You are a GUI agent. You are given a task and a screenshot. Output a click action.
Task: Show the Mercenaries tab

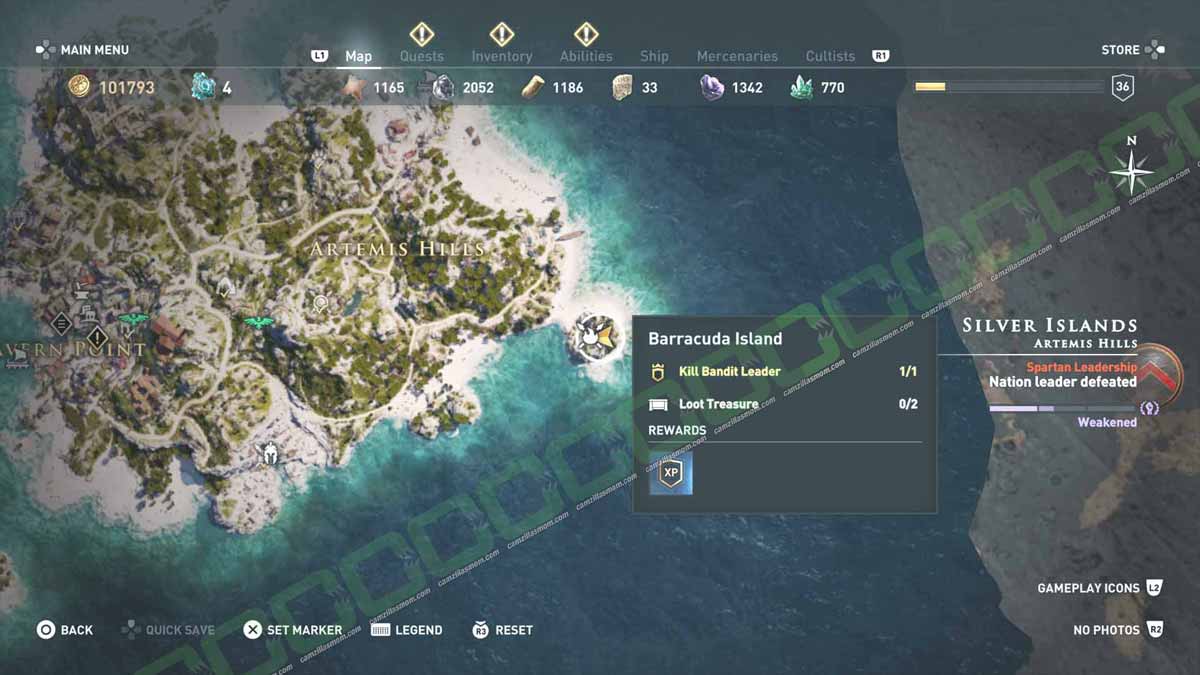(737, 56)
